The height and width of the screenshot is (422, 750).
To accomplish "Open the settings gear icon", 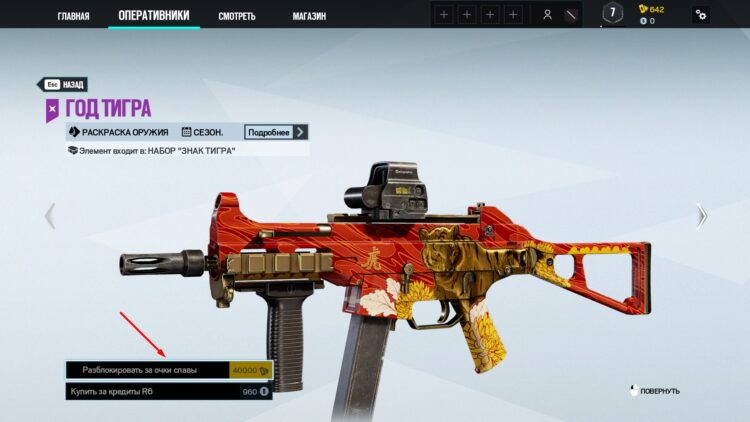I will [701, 15].
